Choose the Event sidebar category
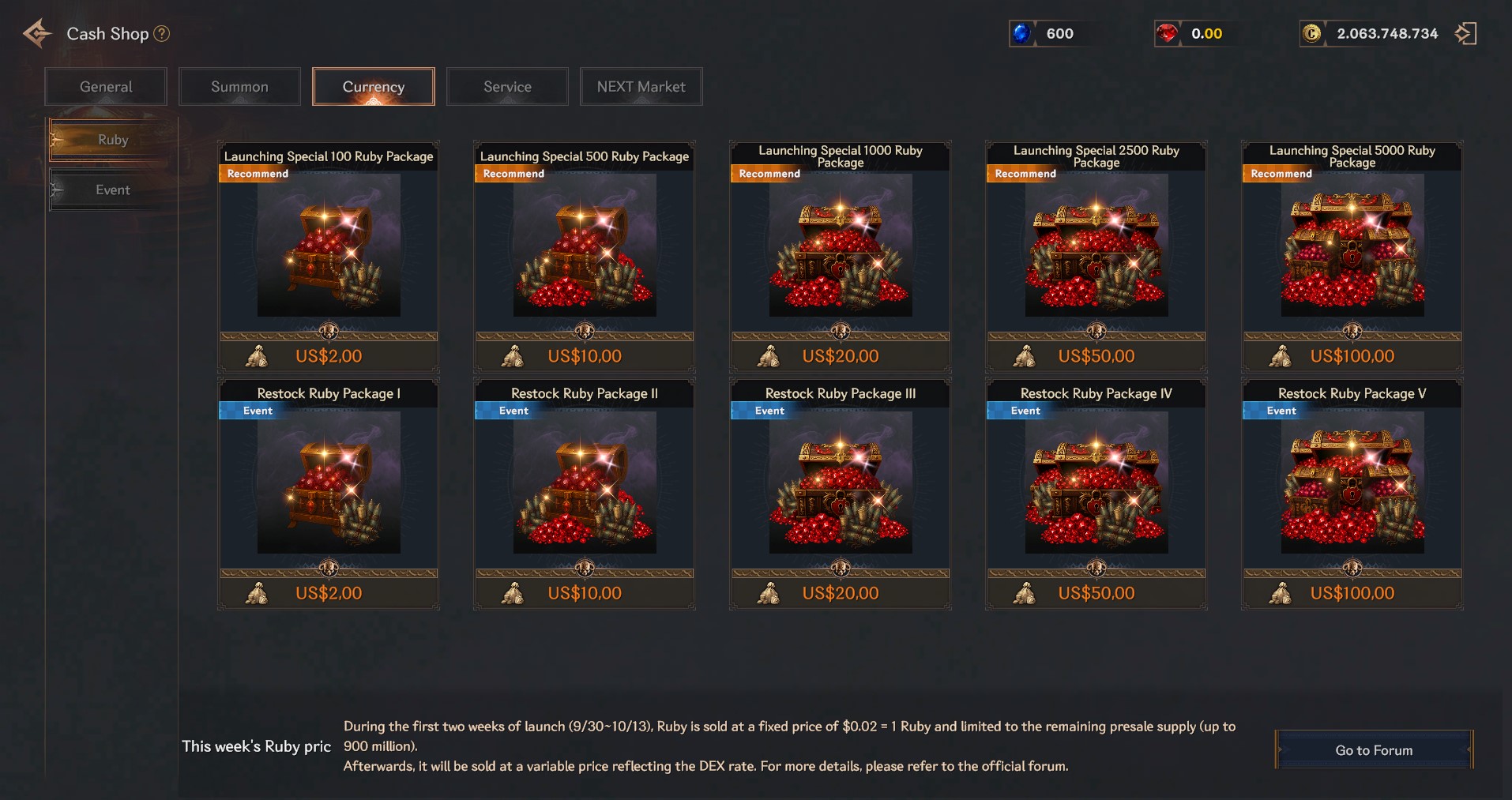 [x=112, y=190]
